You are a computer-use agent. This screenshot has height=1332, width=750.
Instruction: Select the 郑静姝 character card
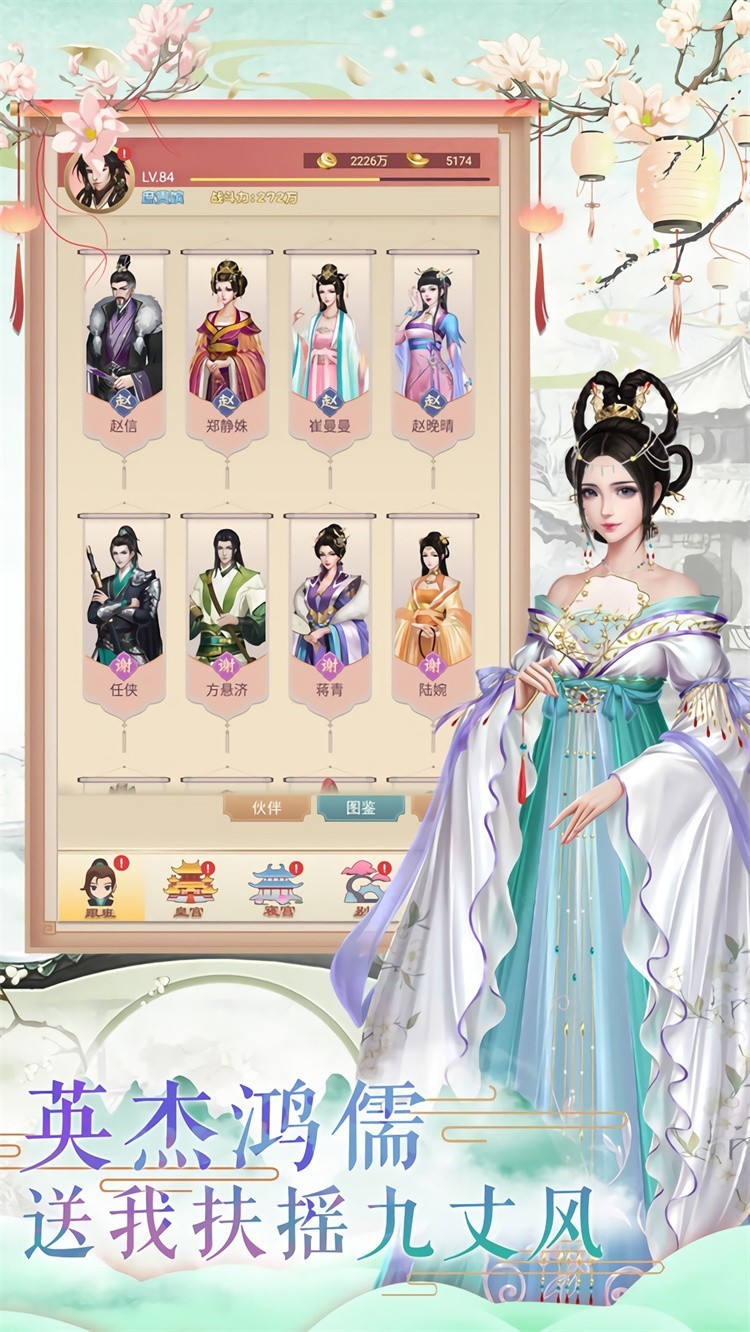point(227,350)
